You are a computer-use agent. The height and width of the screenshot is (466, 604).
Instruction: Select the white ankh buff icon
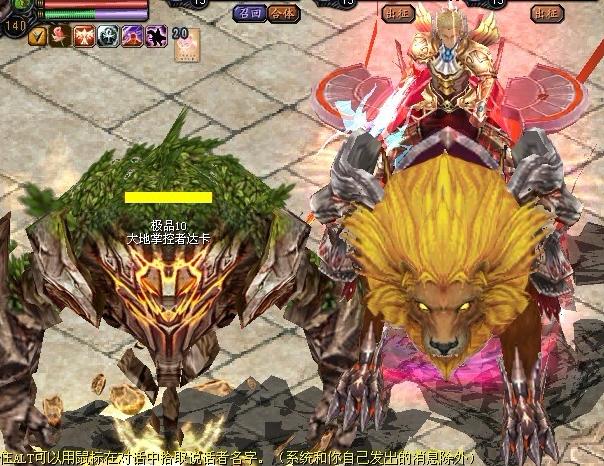(x=108, y=37)
